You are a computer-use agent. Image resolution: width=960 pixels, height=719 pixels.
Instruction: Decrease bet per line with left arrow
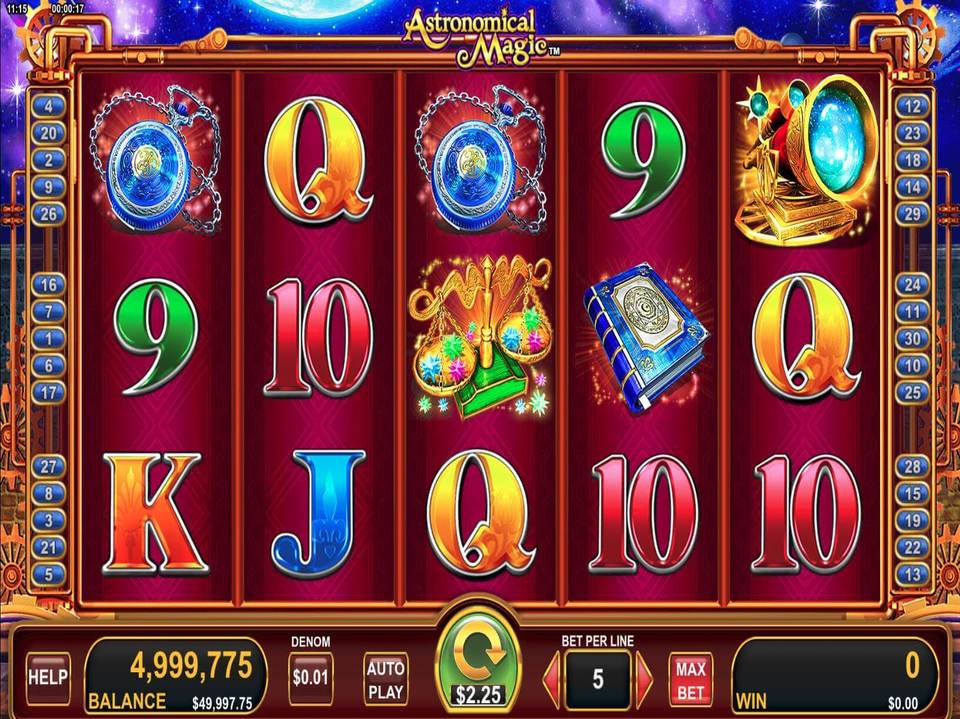tap(552, 679)
